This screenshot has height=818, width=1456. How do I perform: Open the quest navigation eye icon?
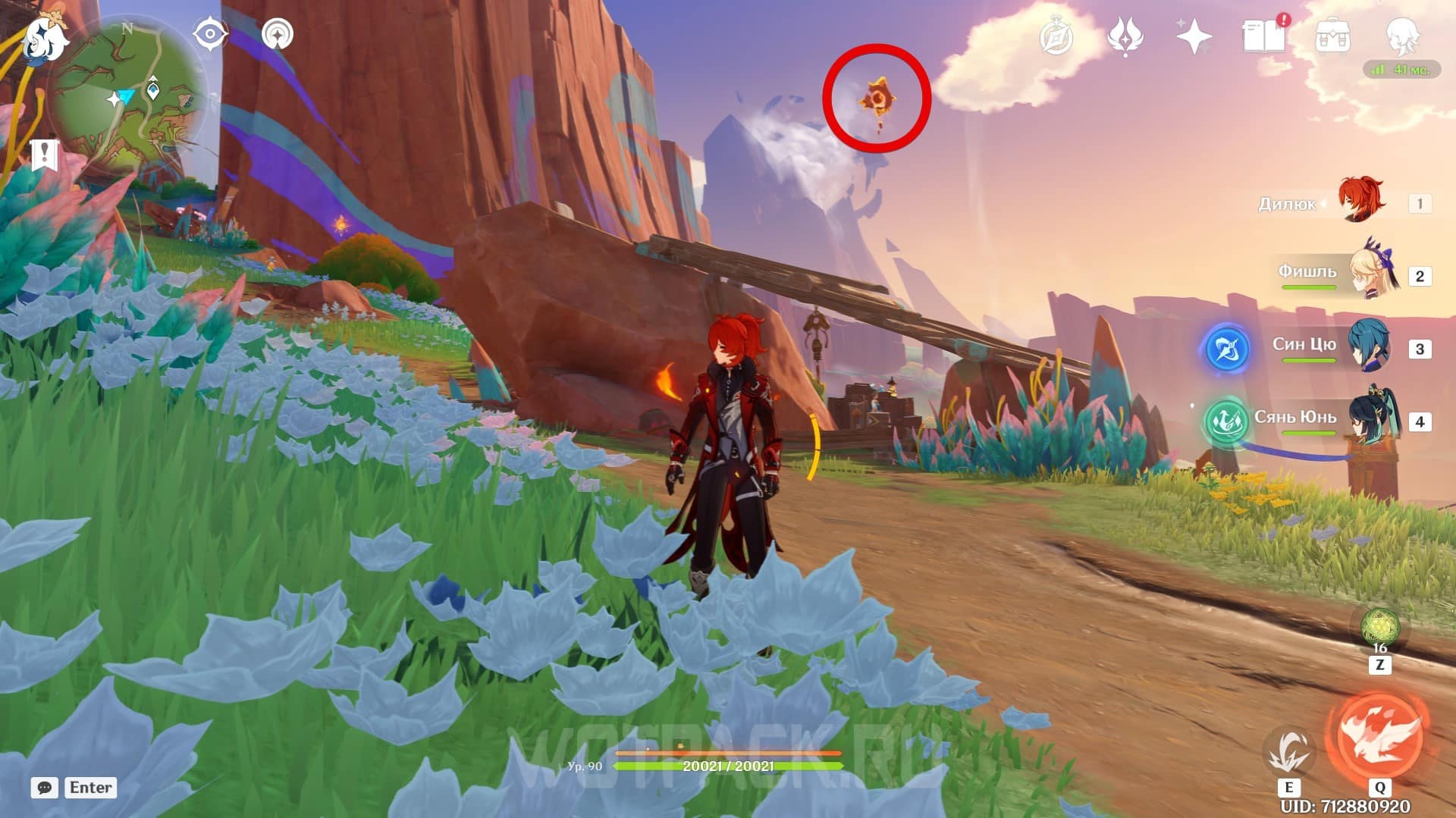click(210, 34)
